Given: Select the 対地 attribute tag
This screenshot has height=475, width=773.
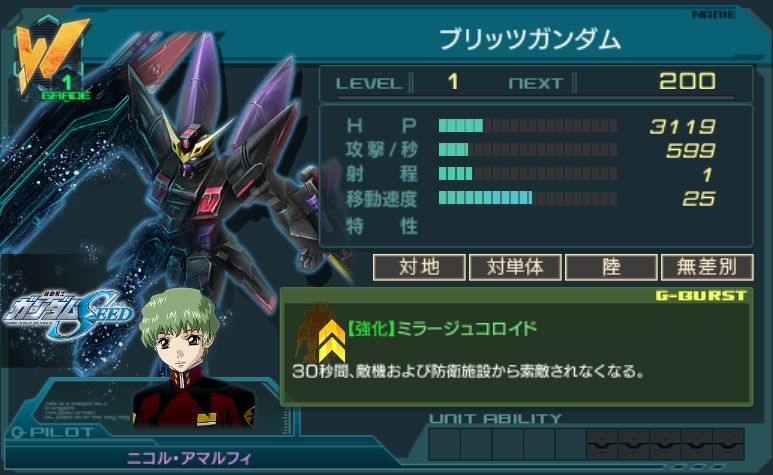Looking at the screenshot, I should coord(419,267).
